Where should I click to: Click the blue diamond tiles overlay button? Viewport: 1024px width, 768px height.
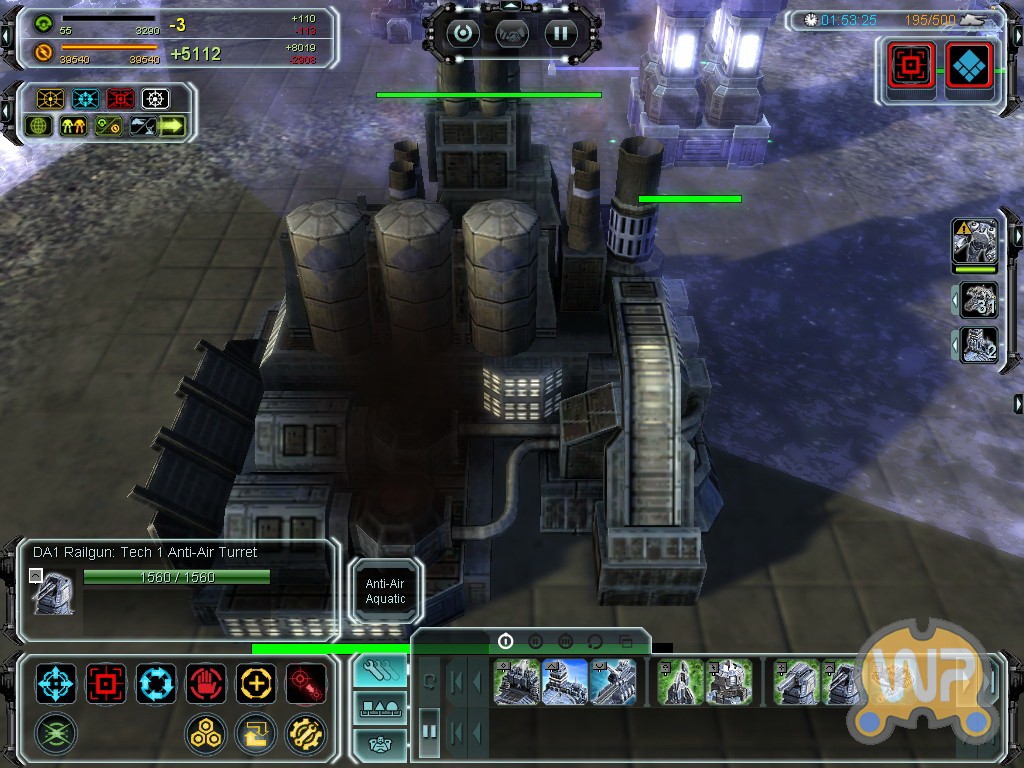[968, 66]
